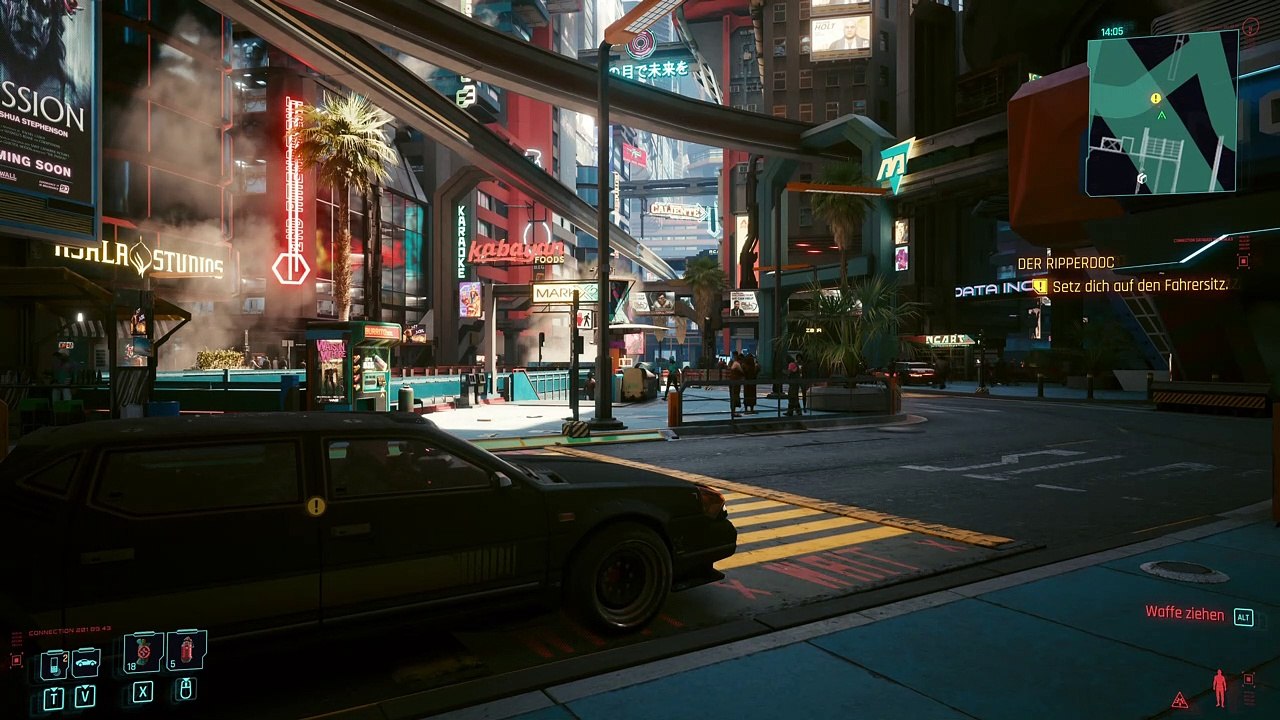Click the objective 'Setz dich auf den Fahrersitz'
The image size is (1280, 720).
tap(1139, 285)
